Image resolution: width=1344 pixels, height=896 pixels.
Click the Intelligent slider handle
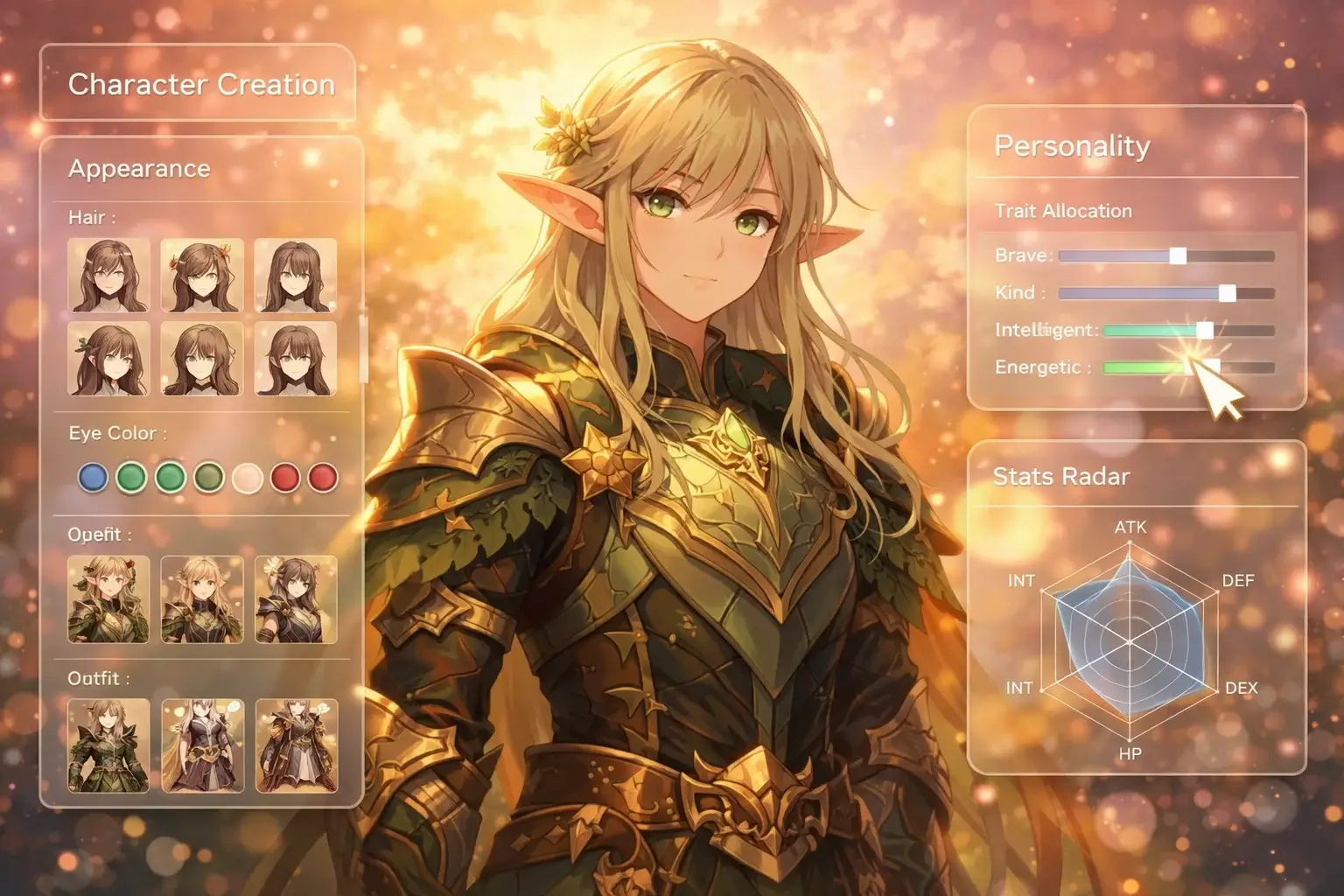coord(1205,330)
